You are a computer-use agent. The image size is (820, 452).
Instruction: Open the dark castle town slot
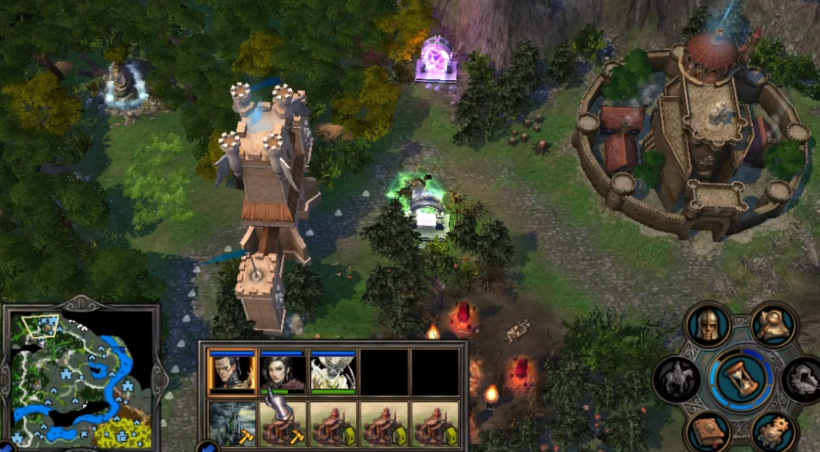tap(232, 424)
